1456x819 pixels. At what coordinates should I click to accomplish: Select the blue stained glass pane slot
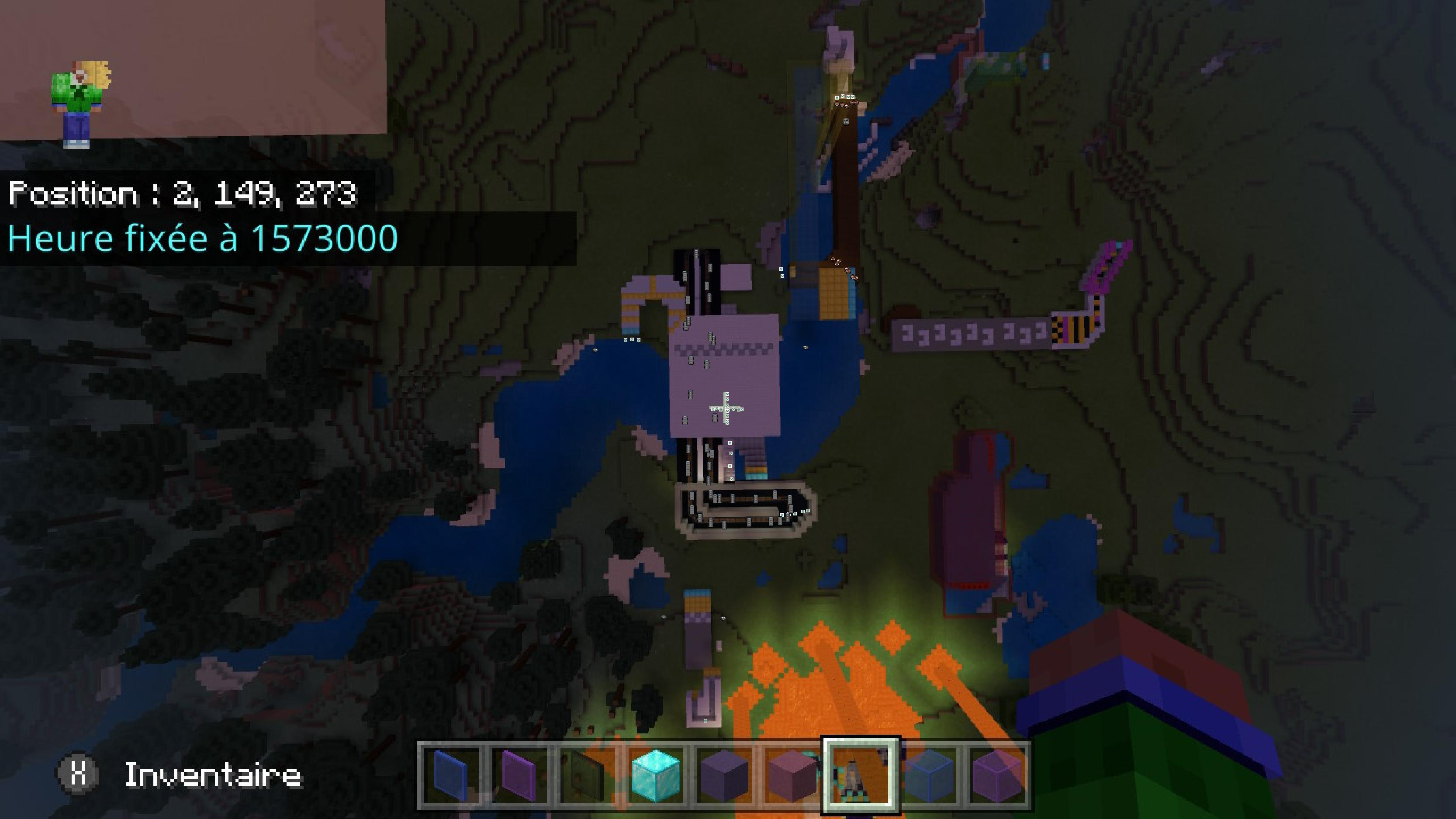(452, 775)
